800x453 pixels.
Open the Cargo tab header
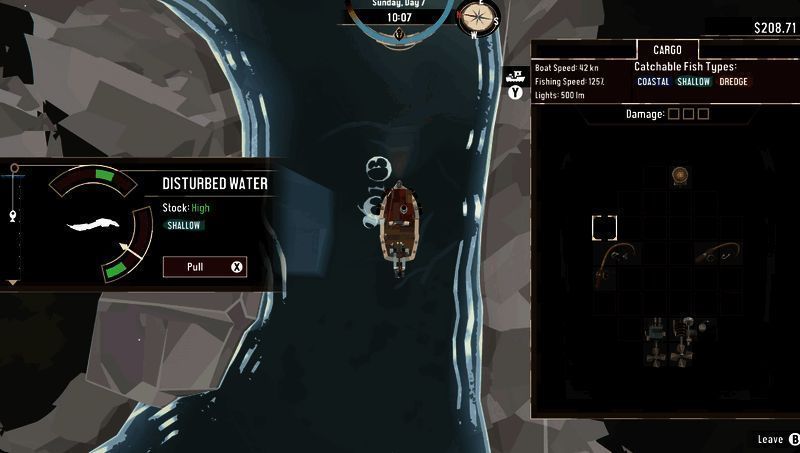pyautogui.click(x=667, y=50)
